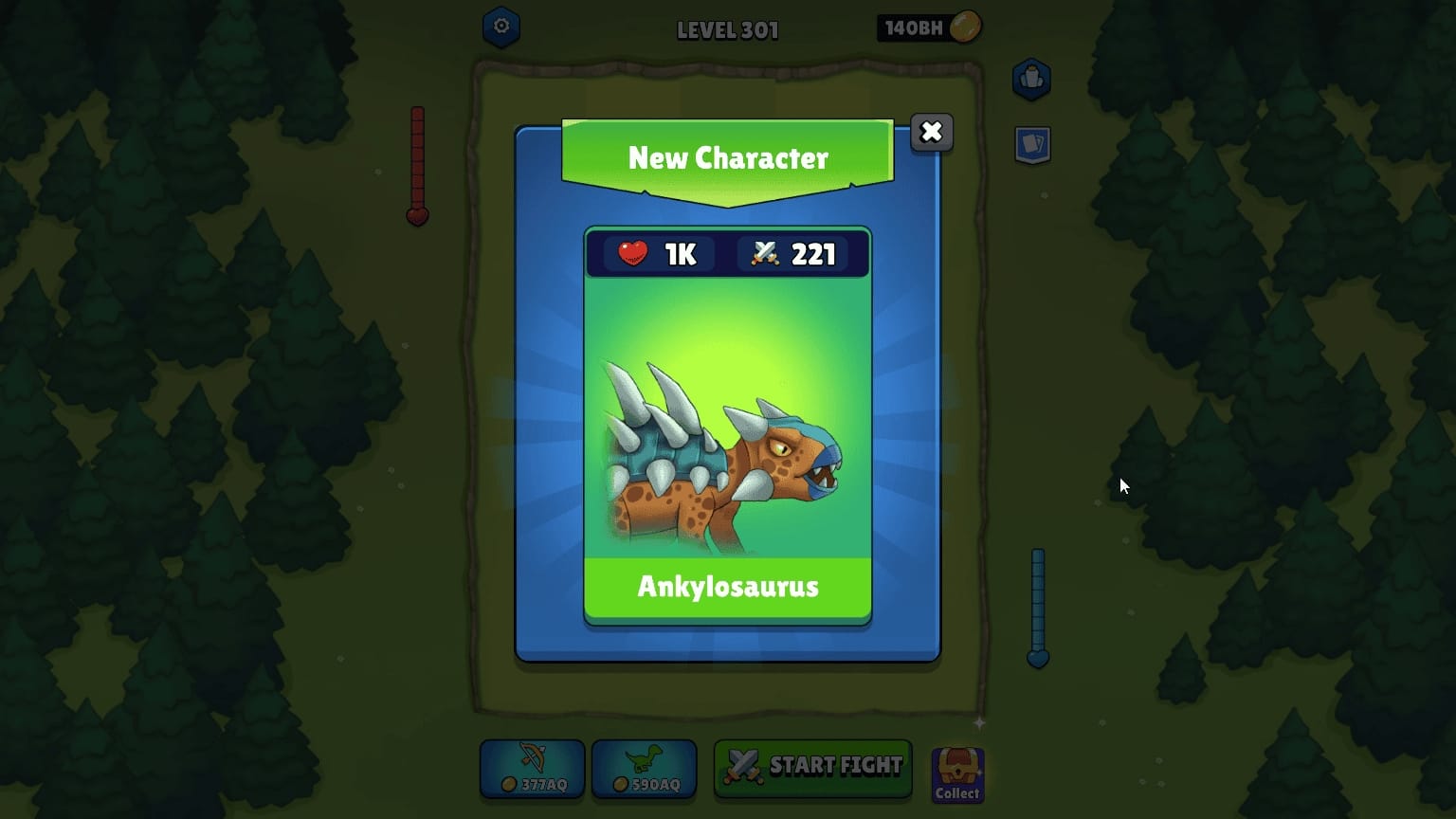Click the LEVEL 301 header text

(x=728, y=29)
